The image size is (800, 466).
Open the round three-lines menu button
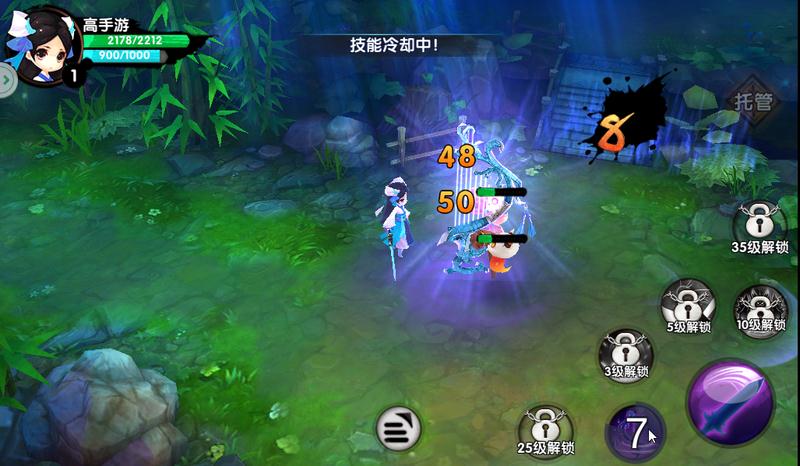[397, 429]
